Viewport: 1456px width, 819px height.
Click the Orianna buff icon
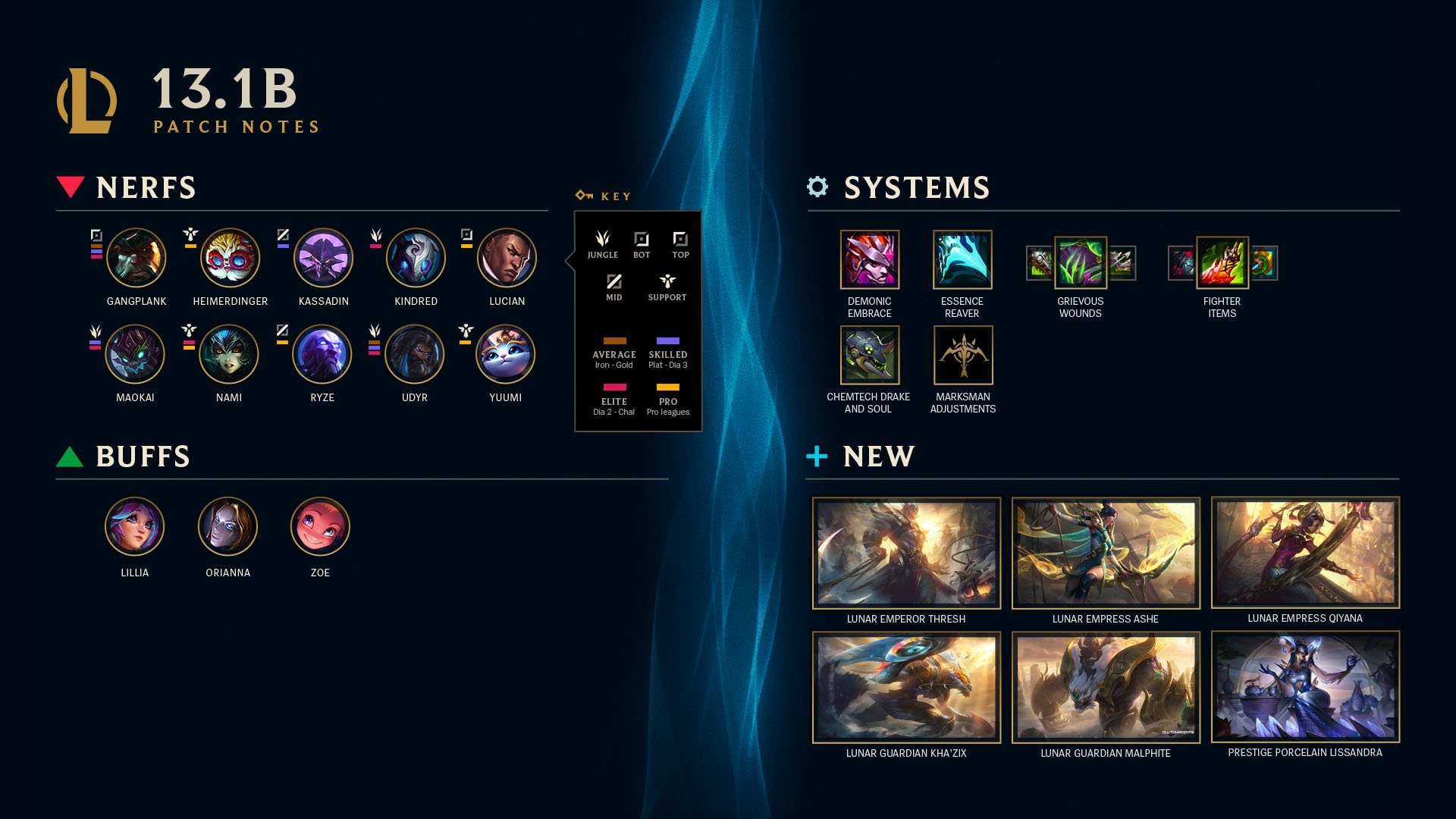227,526
